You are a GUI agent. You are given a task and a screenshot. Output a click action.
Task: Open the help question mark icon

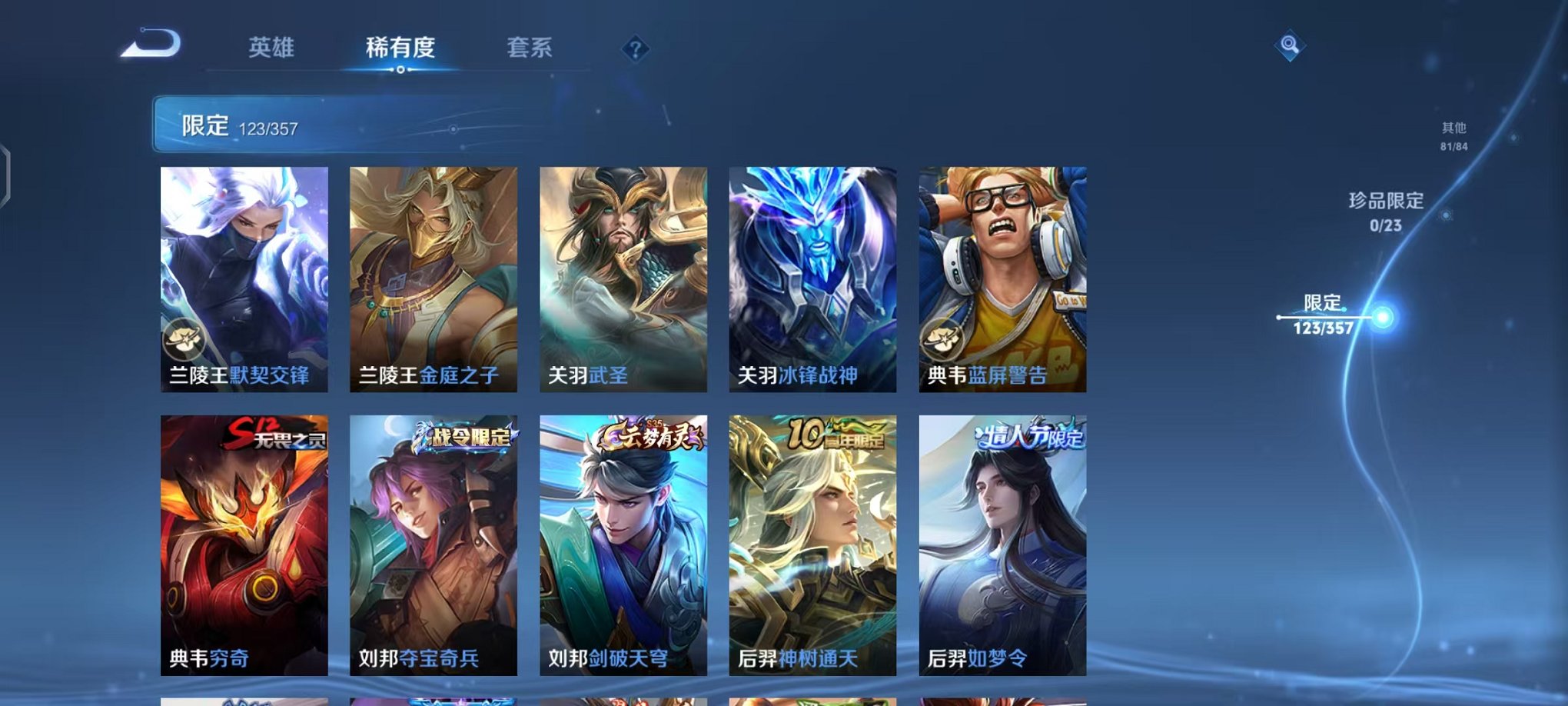click(x=633, y=49)
